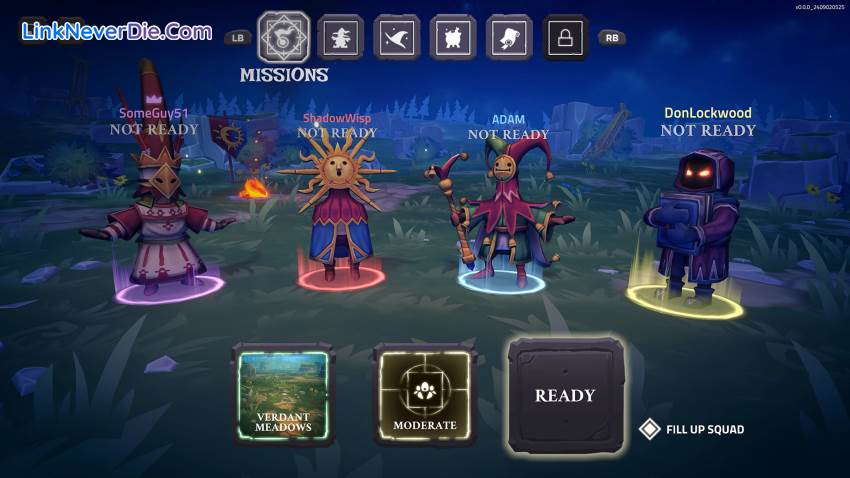Open the cauldron tab

pyautogui.click(x=453, y=38)
